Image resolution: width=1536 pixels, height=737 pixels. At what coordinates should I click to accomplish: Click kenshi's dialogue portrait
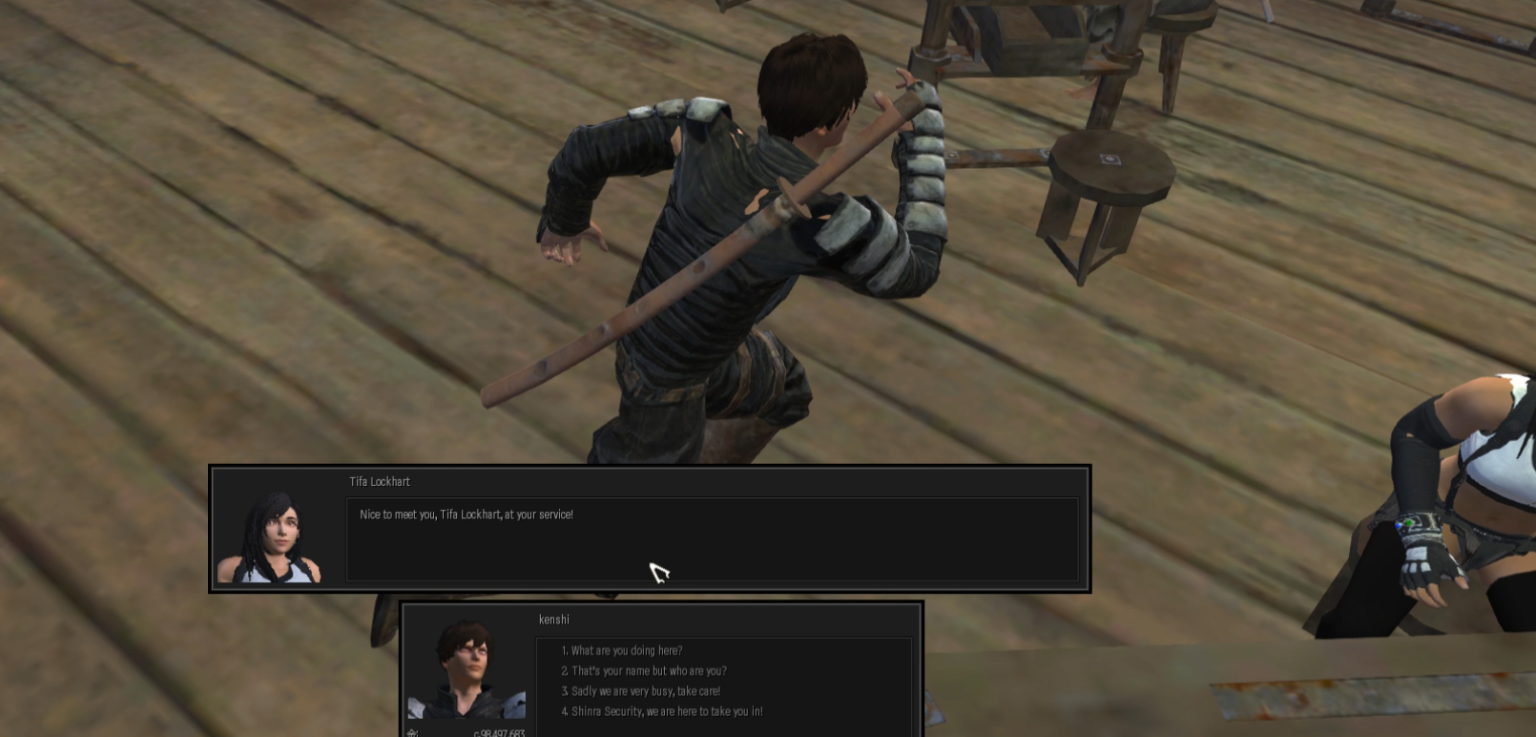pyautogui.click(x=466, y=668)
